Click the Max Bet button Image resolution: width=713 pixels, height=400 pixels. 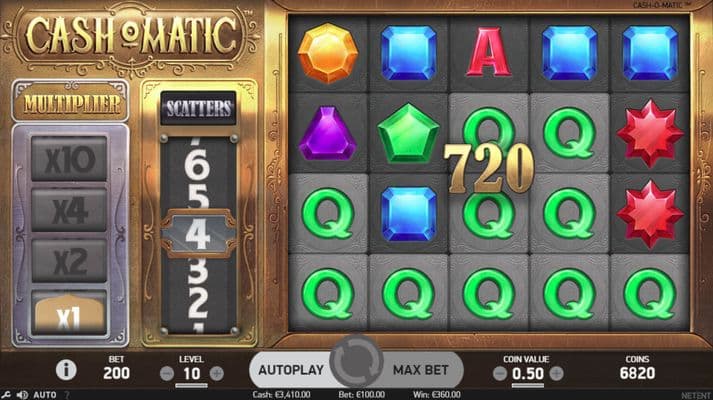coord(420,369)
